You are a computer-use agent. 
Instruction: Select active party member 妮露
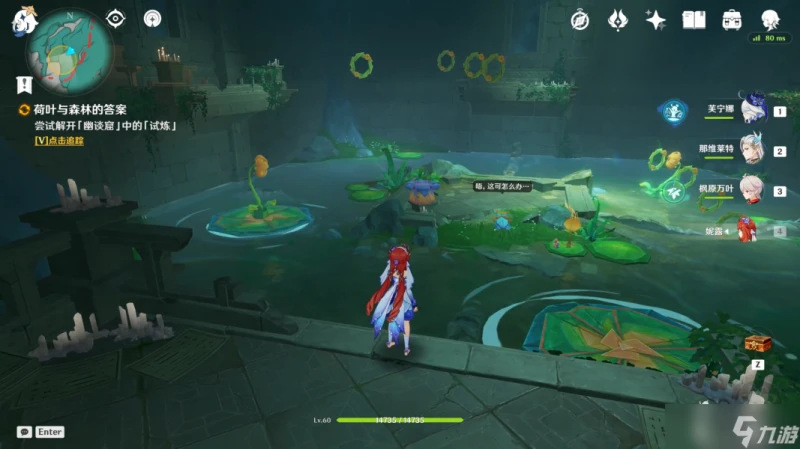coord(752,229)
